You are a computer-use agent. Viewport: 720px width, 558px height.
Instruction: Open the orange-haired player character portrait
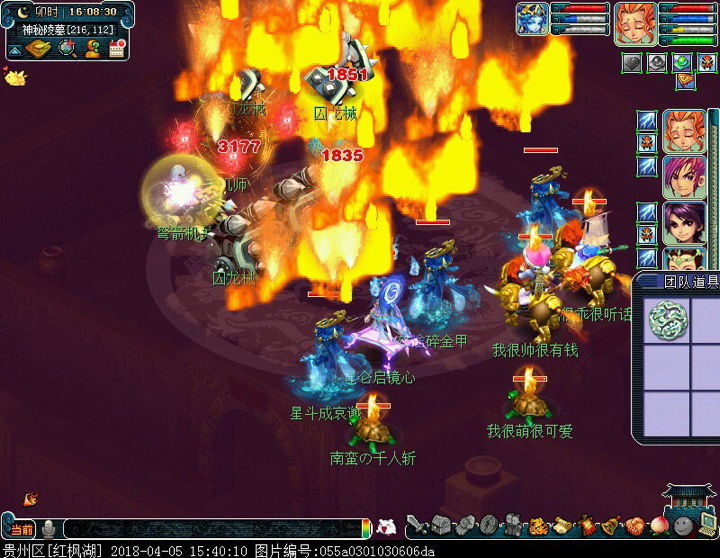(x=634, y=21)
